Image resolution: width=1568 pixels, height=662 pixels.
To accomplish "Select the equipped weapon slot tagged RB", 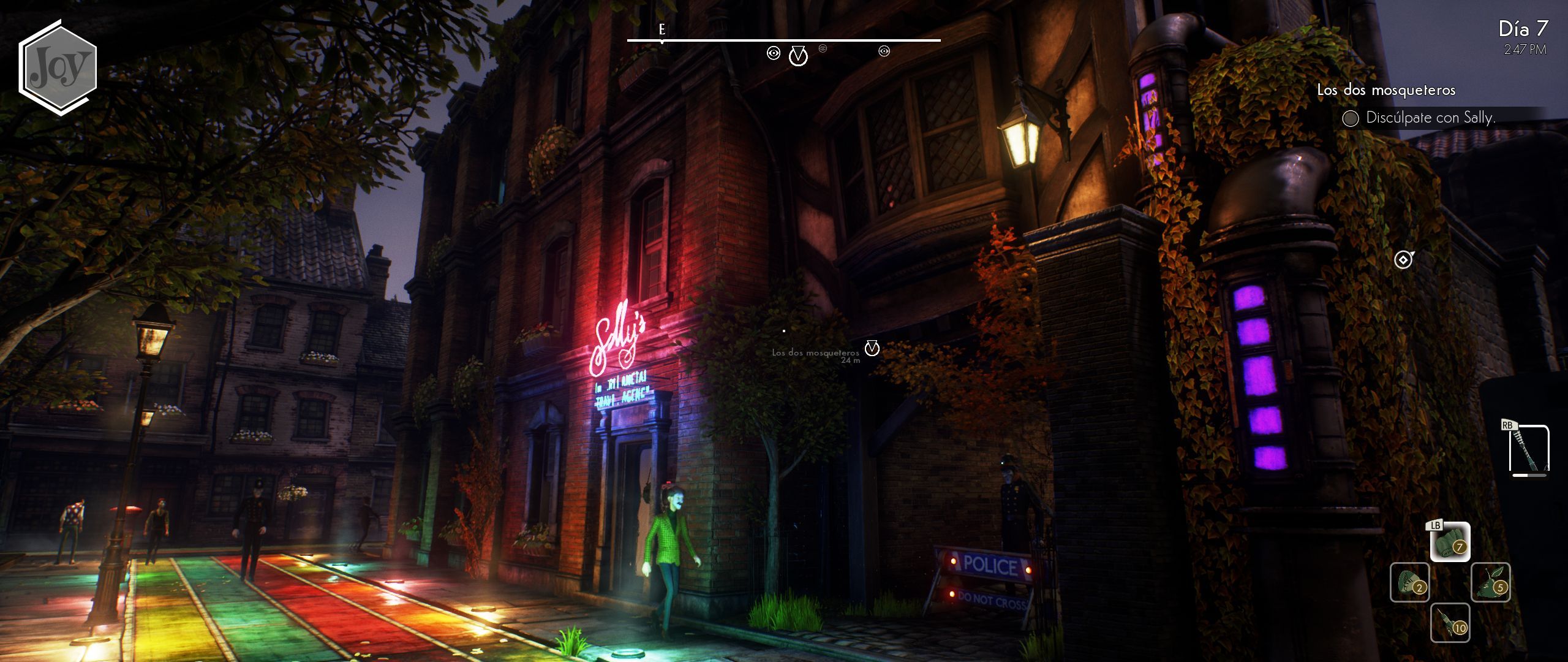I will pos(1529,451).
